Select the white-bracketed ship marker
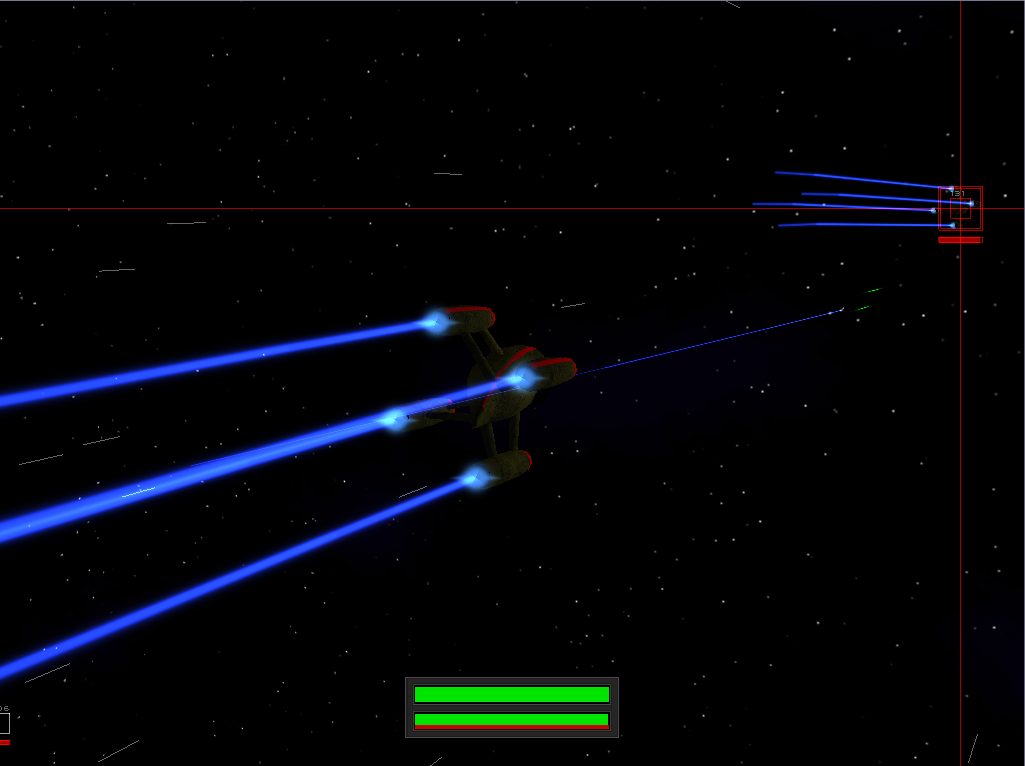The height and width of the screenshot is (766, 1025). click(3, 722)
